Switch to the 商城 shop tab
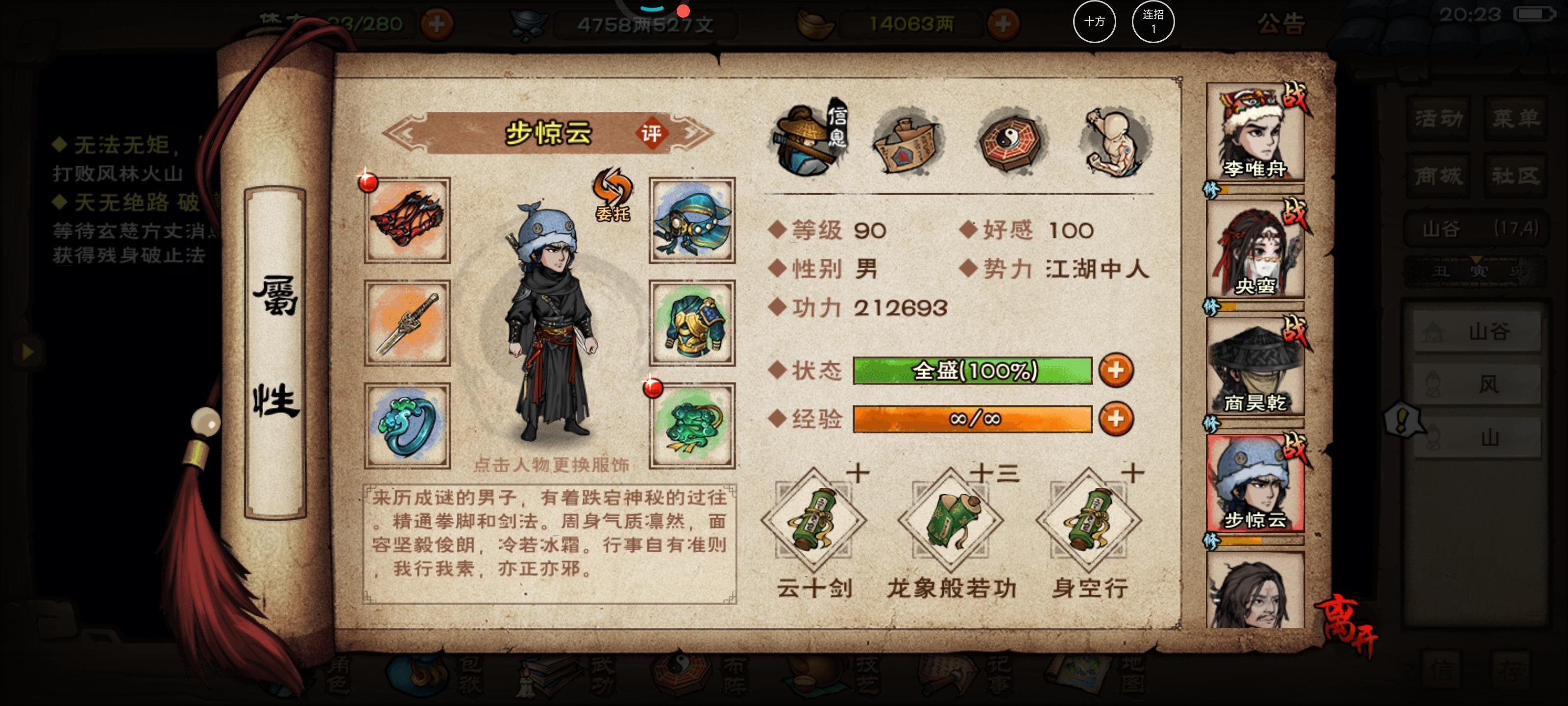 click(1438, 175)
